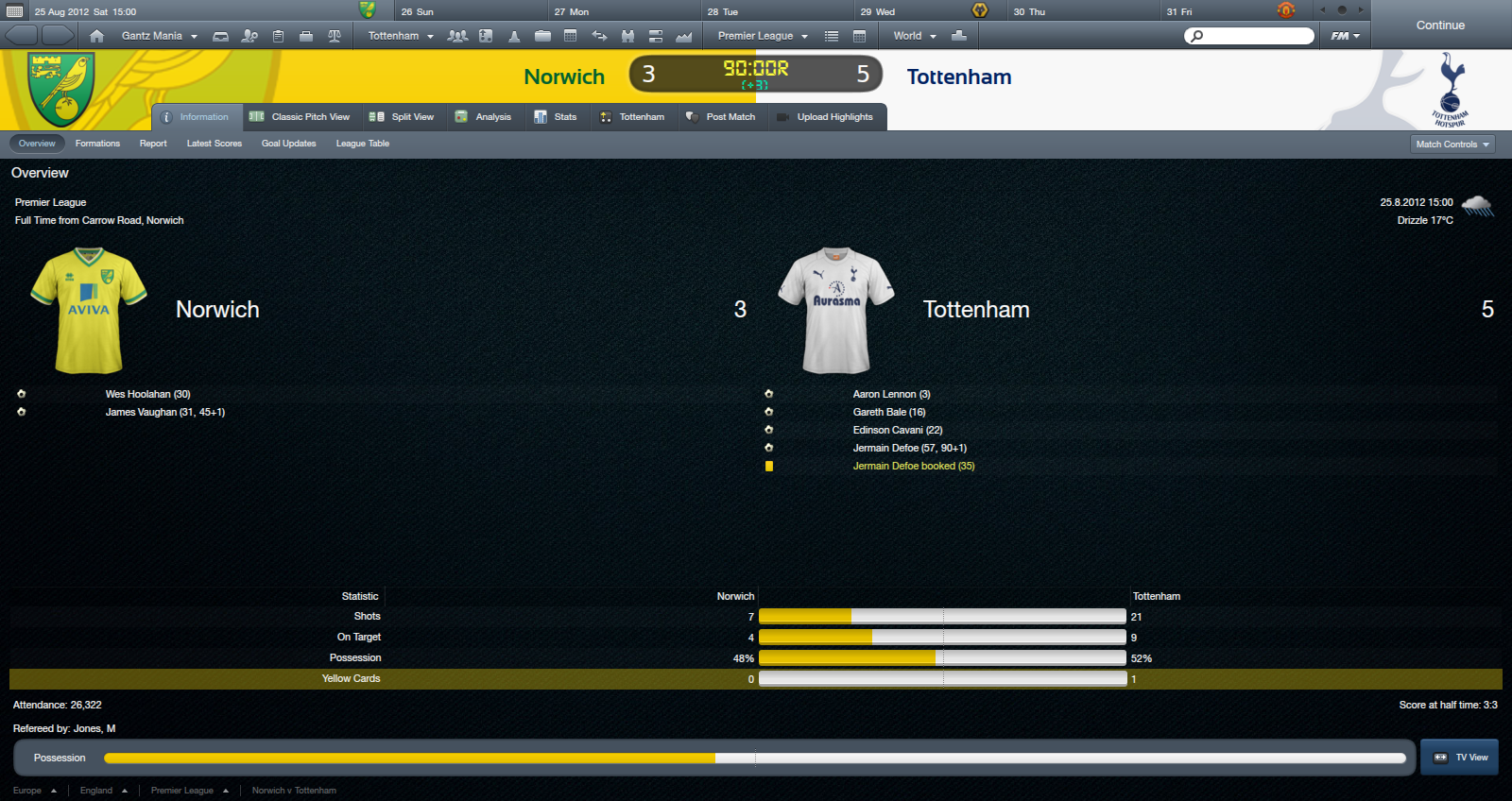Select the Post Match tab
The height and width of the screenshot is (801, 1512).
tap(721, 117)
